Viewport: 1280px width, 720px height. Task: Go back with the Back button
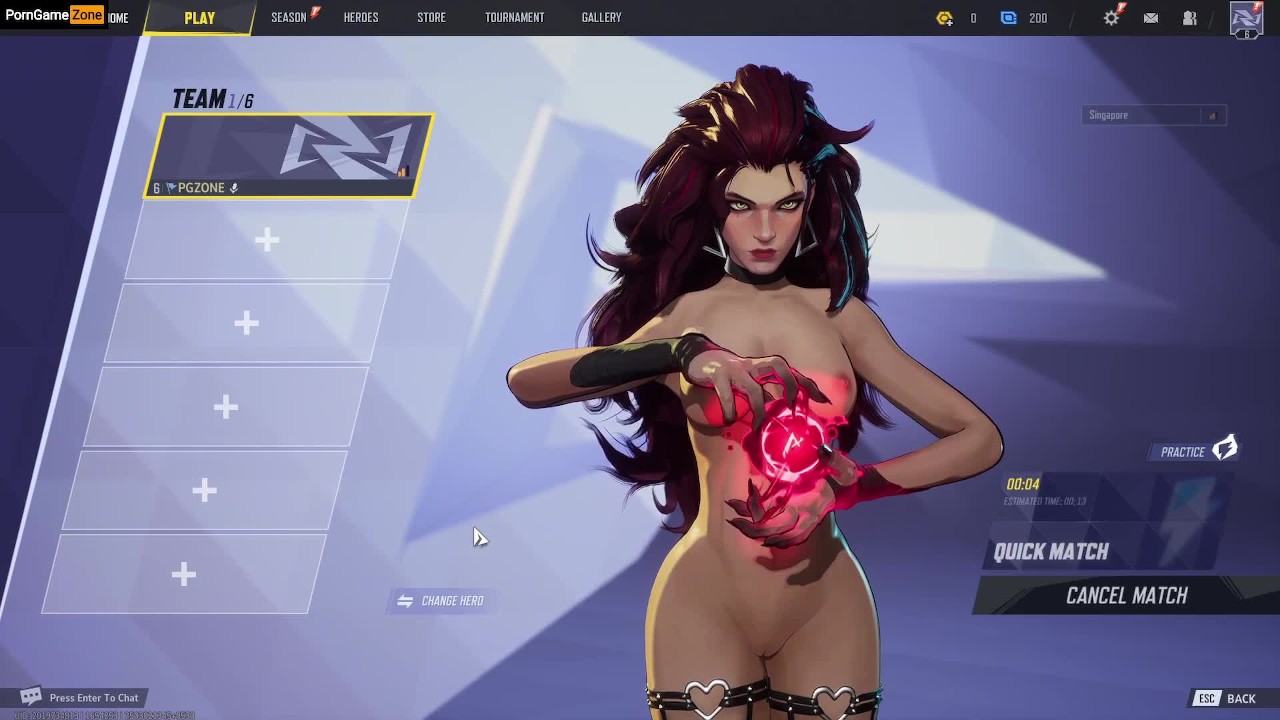click(1228, 699)
